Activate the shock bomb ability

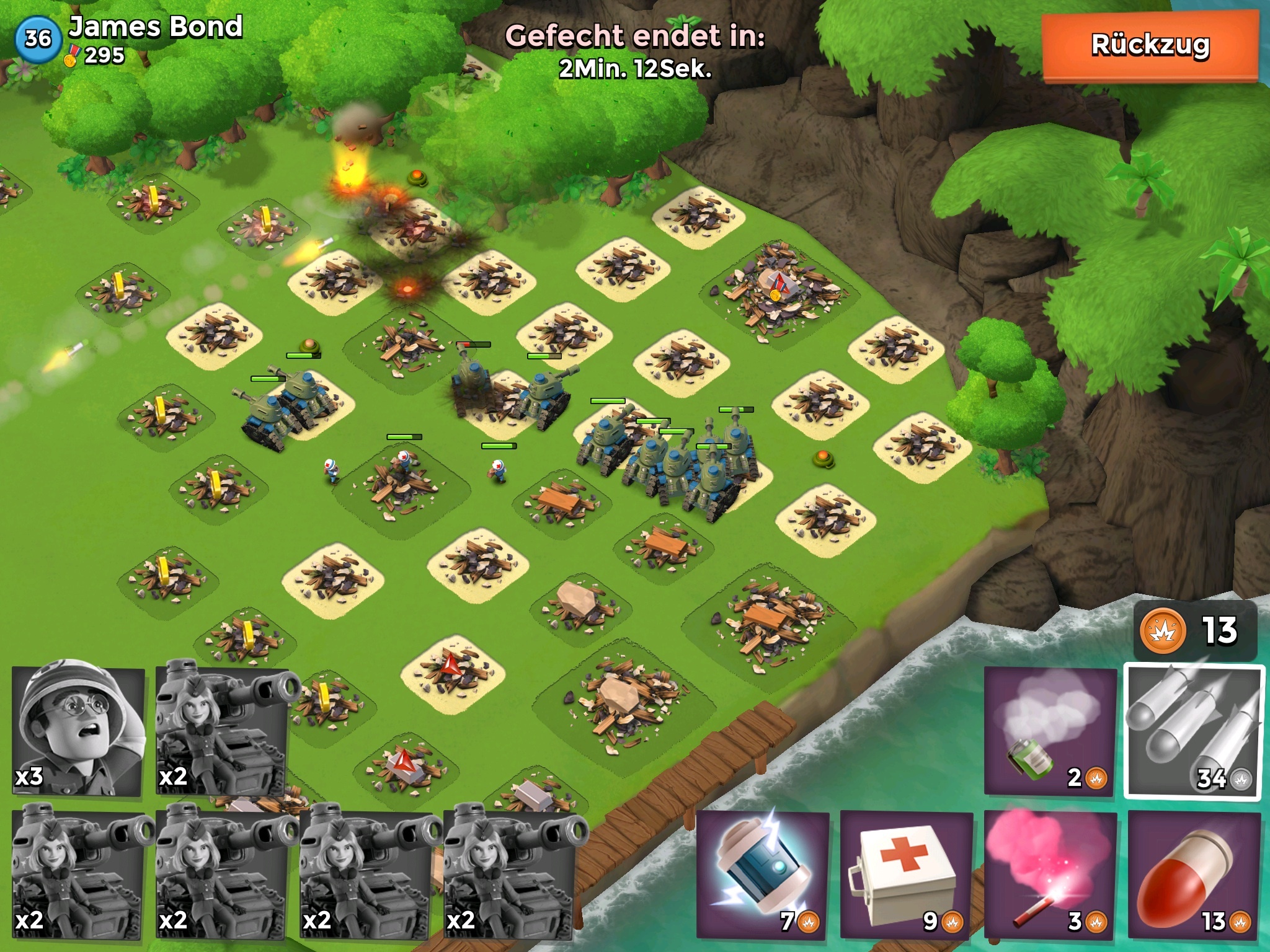coord(763,874)
